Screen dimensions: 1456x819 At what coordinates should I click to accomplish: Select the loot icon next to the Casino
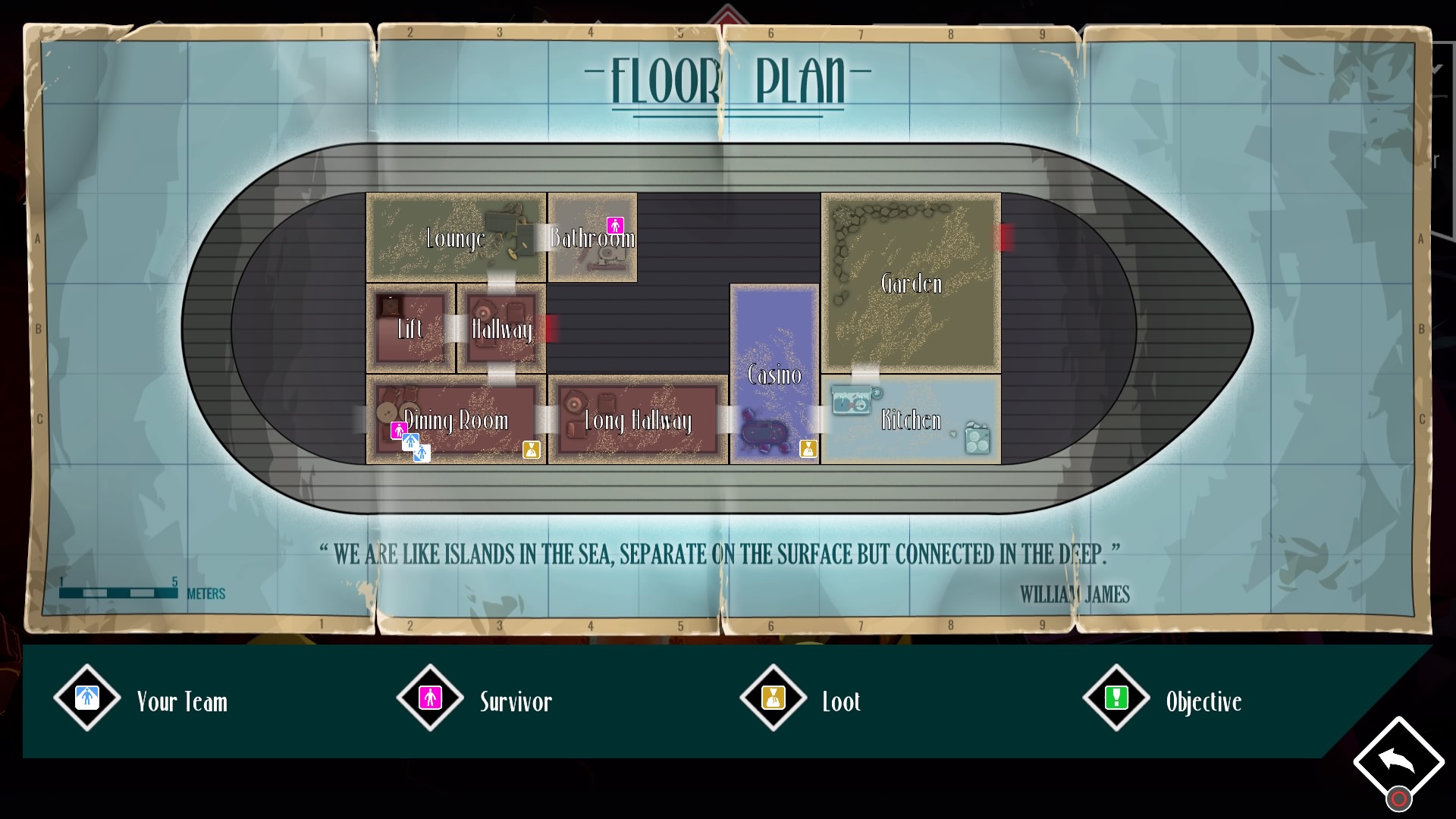[807, 449]
